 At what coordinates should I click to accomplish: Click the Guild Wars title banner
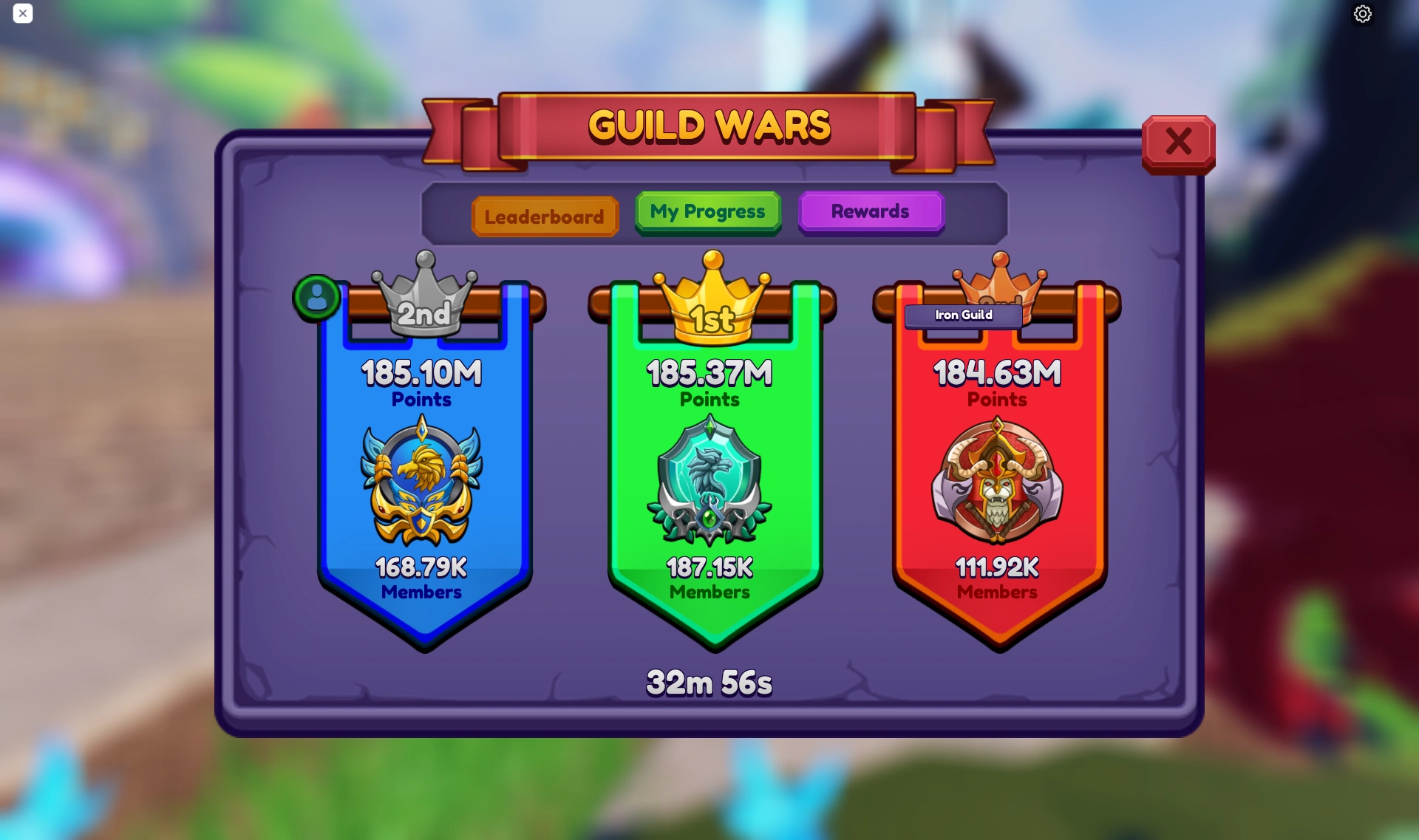(x=709, y=126)
